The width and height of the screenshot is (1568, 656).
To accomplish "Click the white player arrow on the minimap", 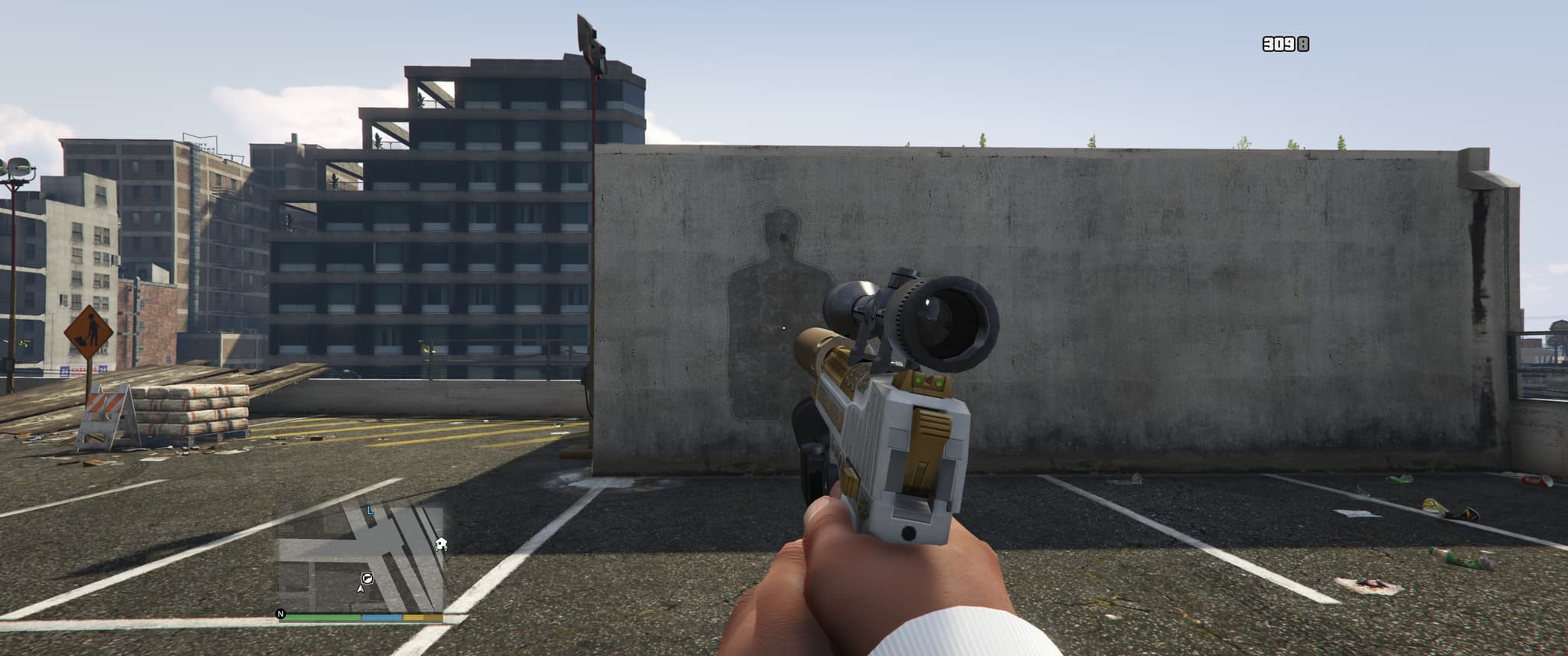I will [360, 589].
